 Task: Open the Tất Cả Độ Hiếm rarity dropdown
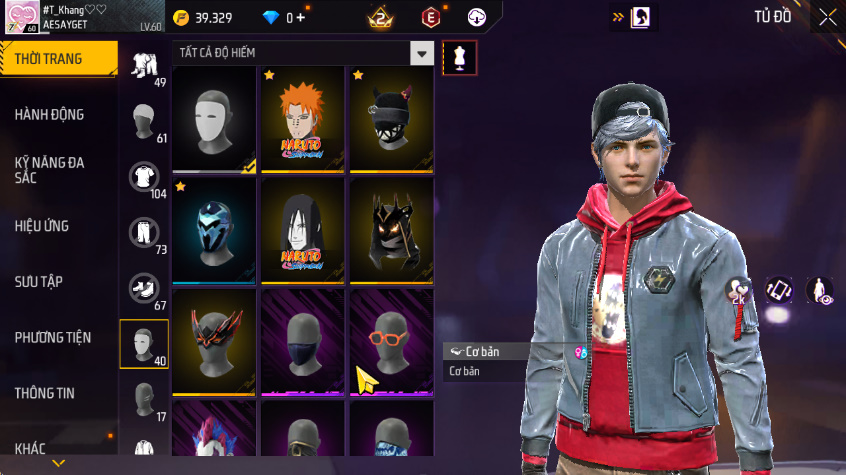pyautogui.click(x=423, y=54)
